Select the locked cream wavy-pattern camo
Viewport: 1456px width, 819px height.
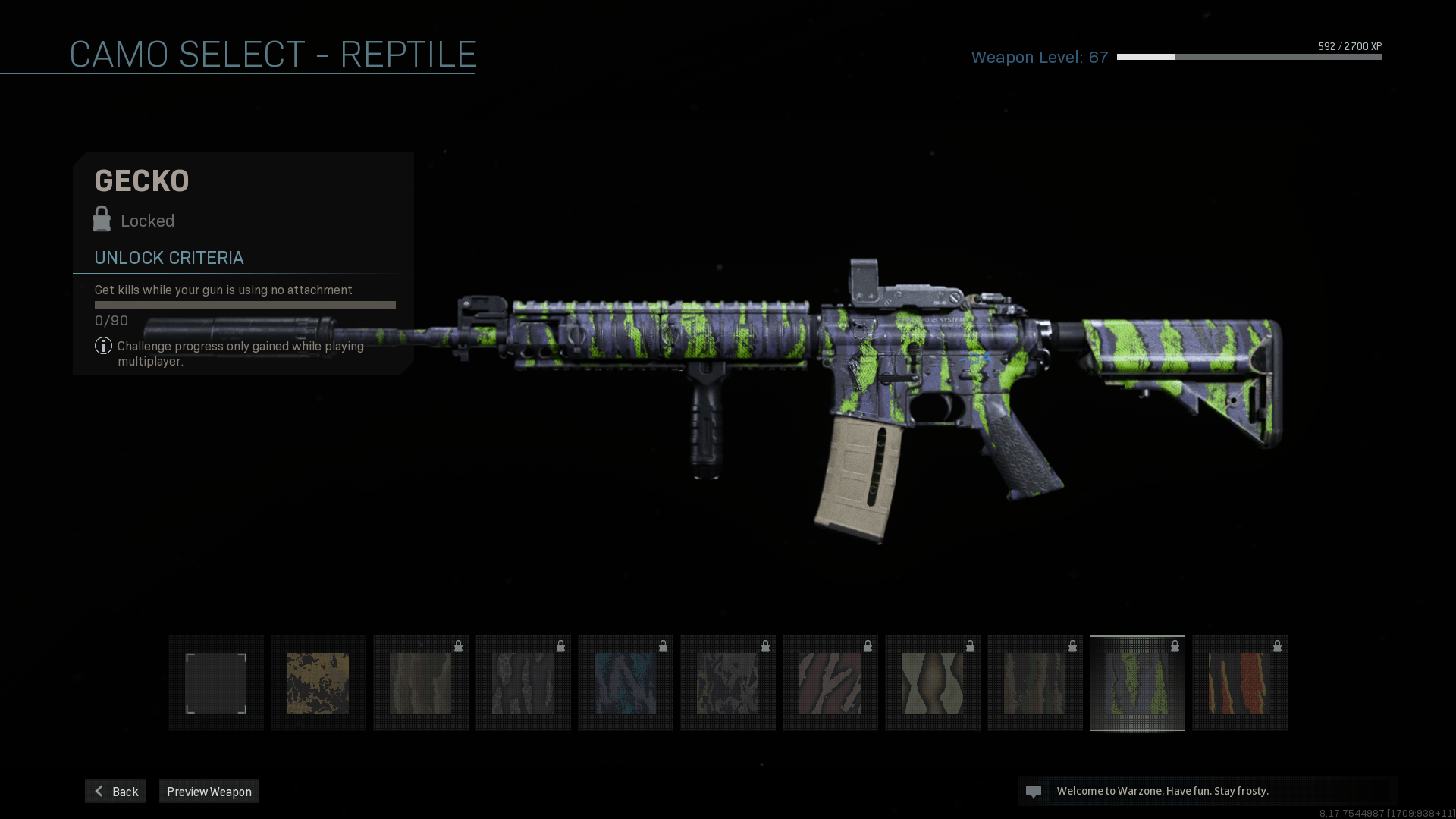(933, 683)
